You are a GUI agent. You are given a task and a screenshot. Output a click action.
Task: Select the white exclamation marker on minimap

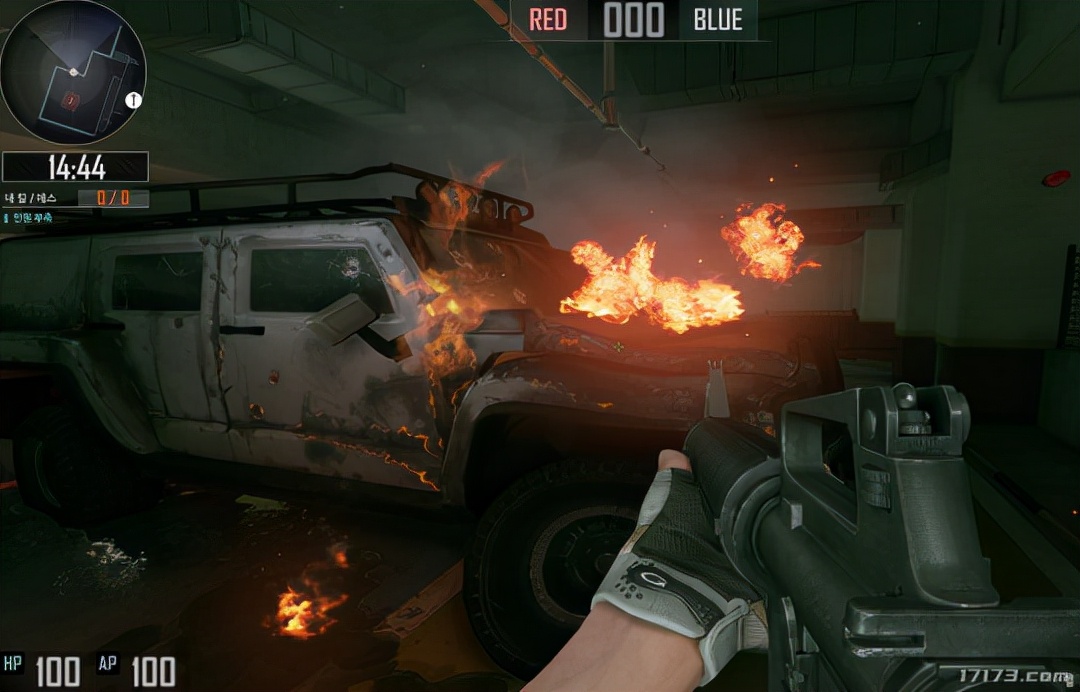(134, 100)
